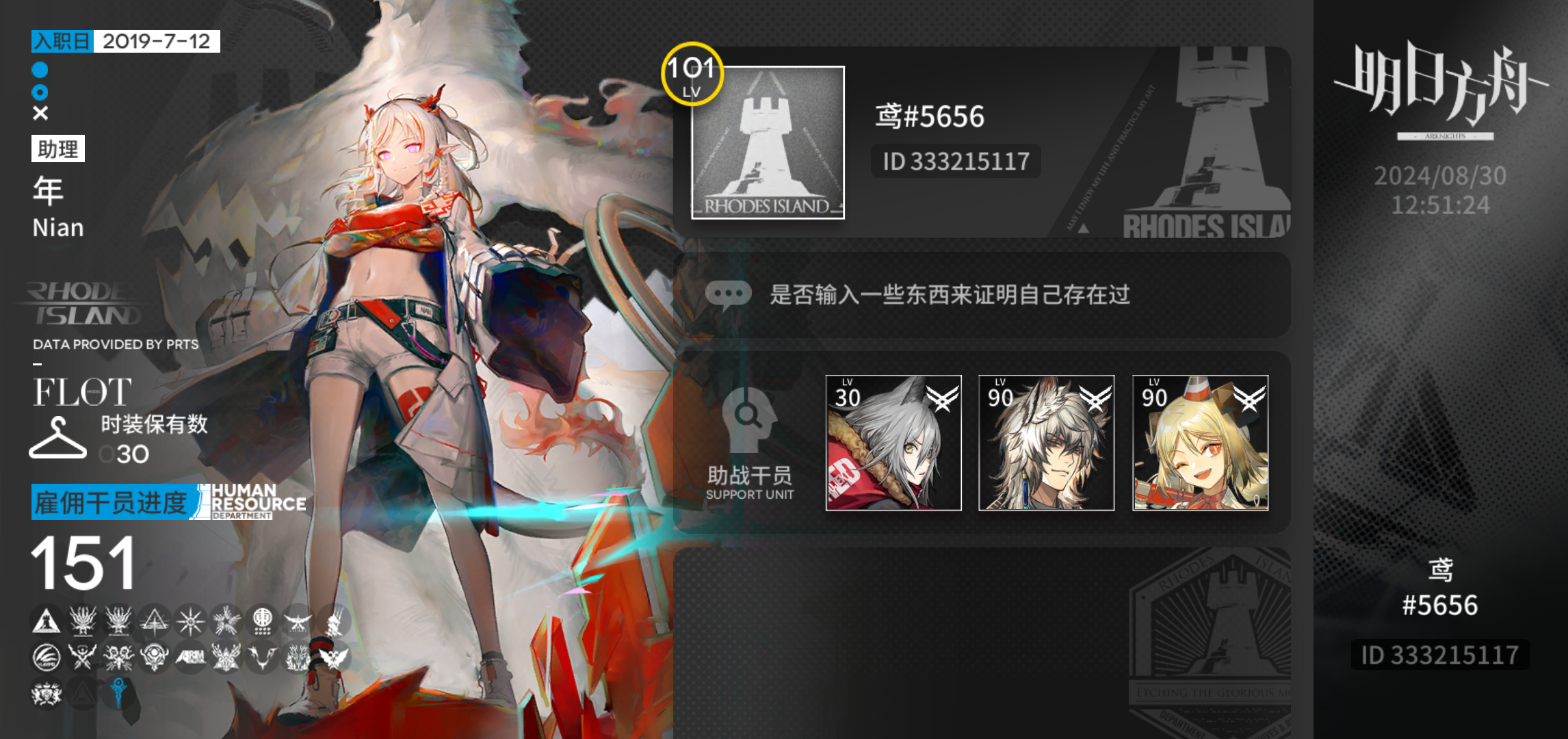The height and width of the screenshot is (739, 1568).
Task: Select the LV 90 SilverAsh support portrait
Action: click(x=1047, y=443)
